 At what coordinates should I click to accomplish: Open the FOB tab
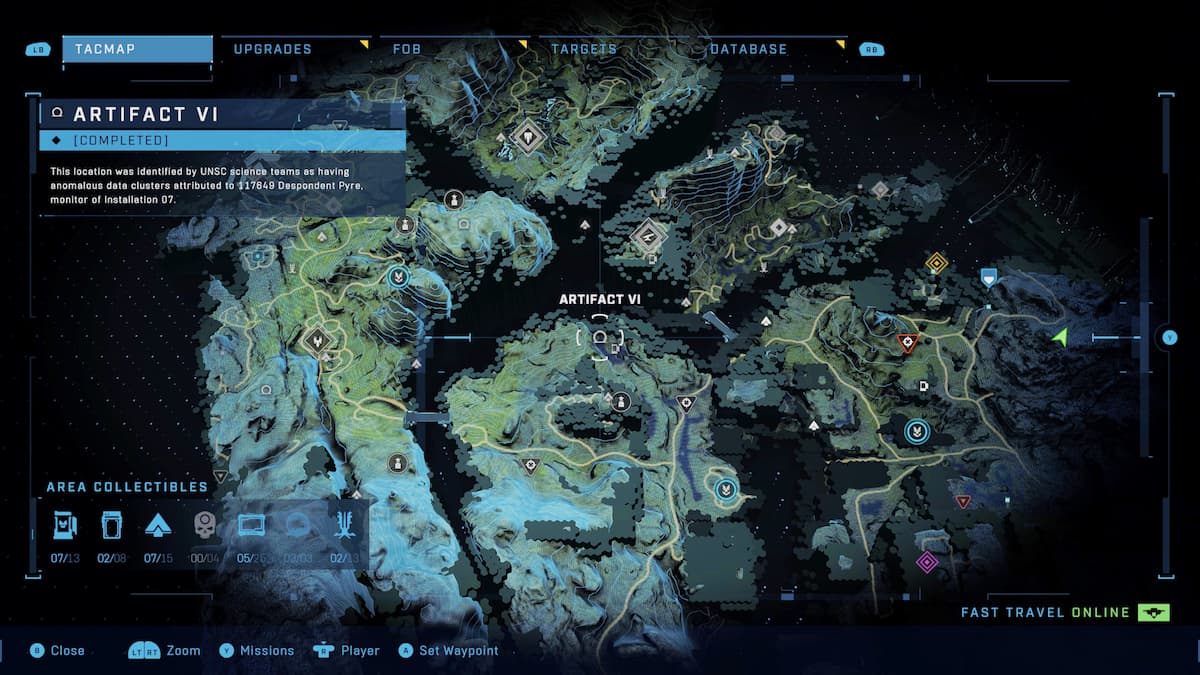(407, 49)
